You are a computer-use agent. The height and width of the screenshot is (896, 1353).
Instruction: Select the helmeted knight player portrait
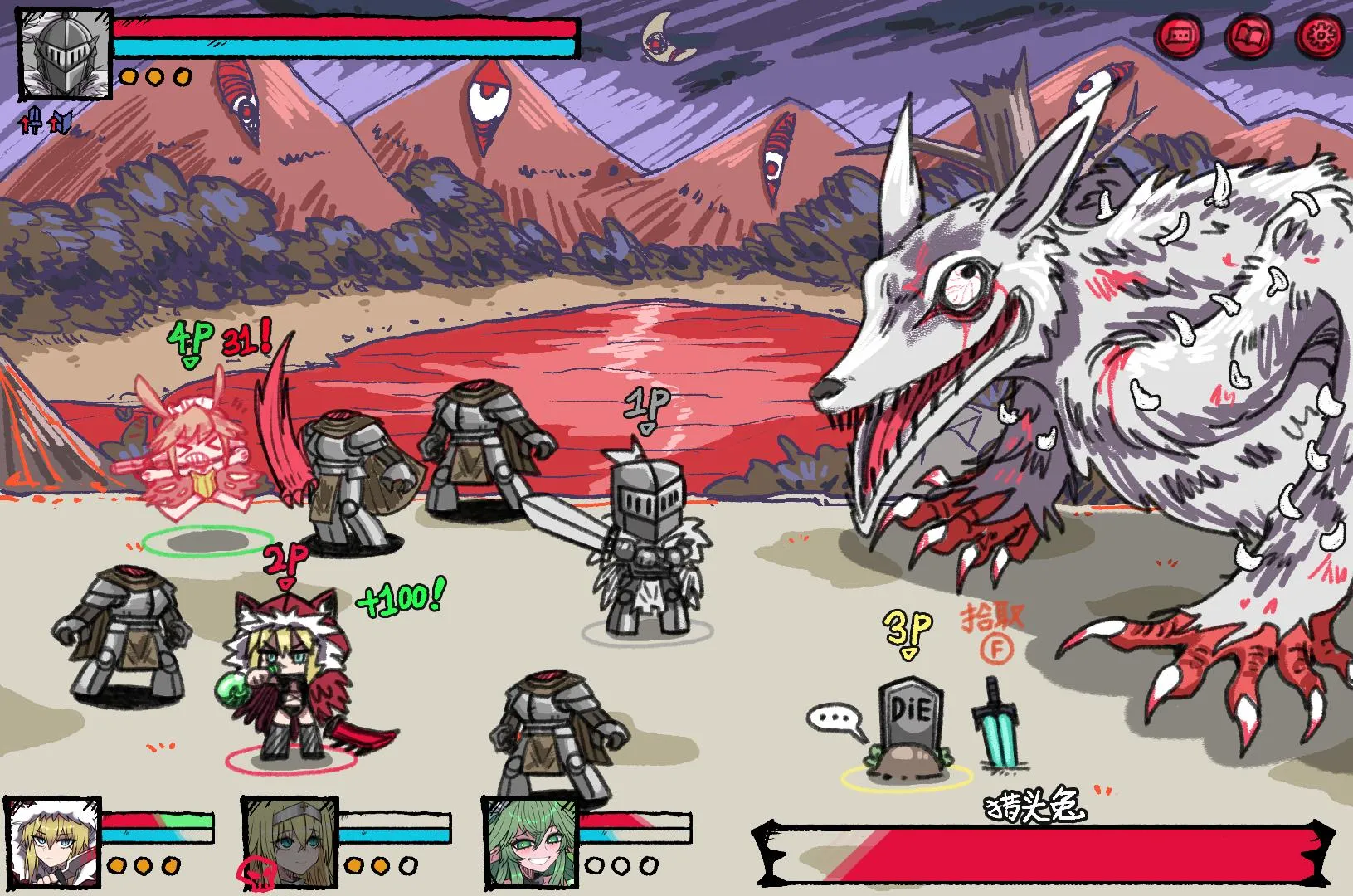pyautogui.click(x=66, y=55)
